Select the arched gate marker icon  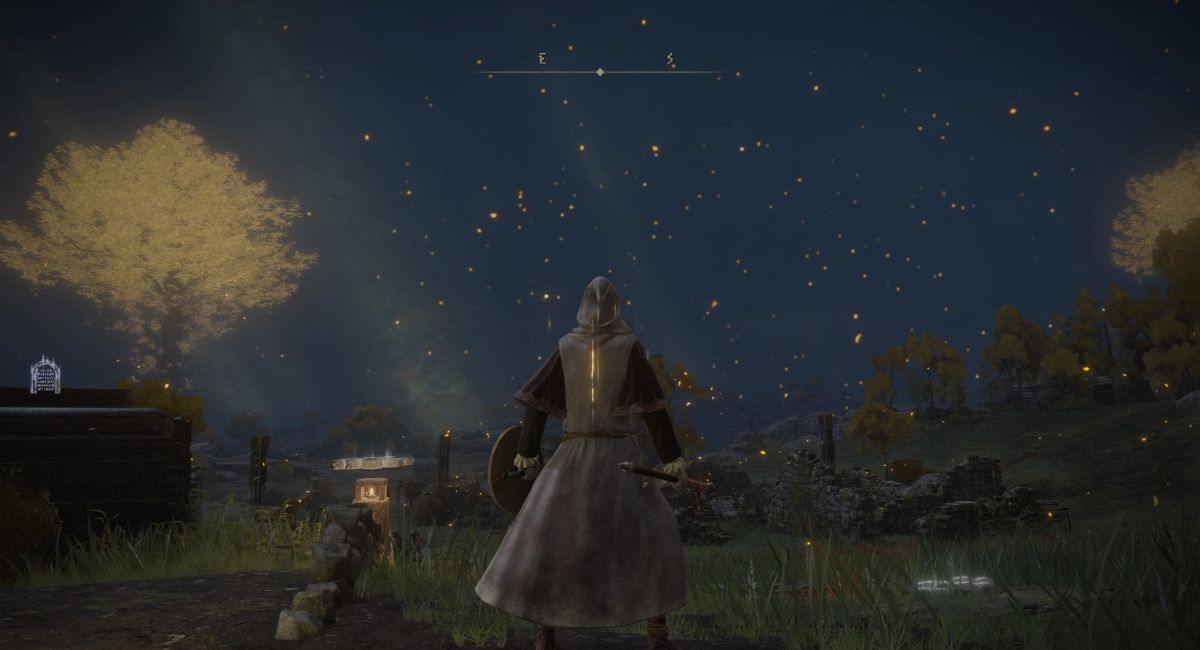pos(45,375)
